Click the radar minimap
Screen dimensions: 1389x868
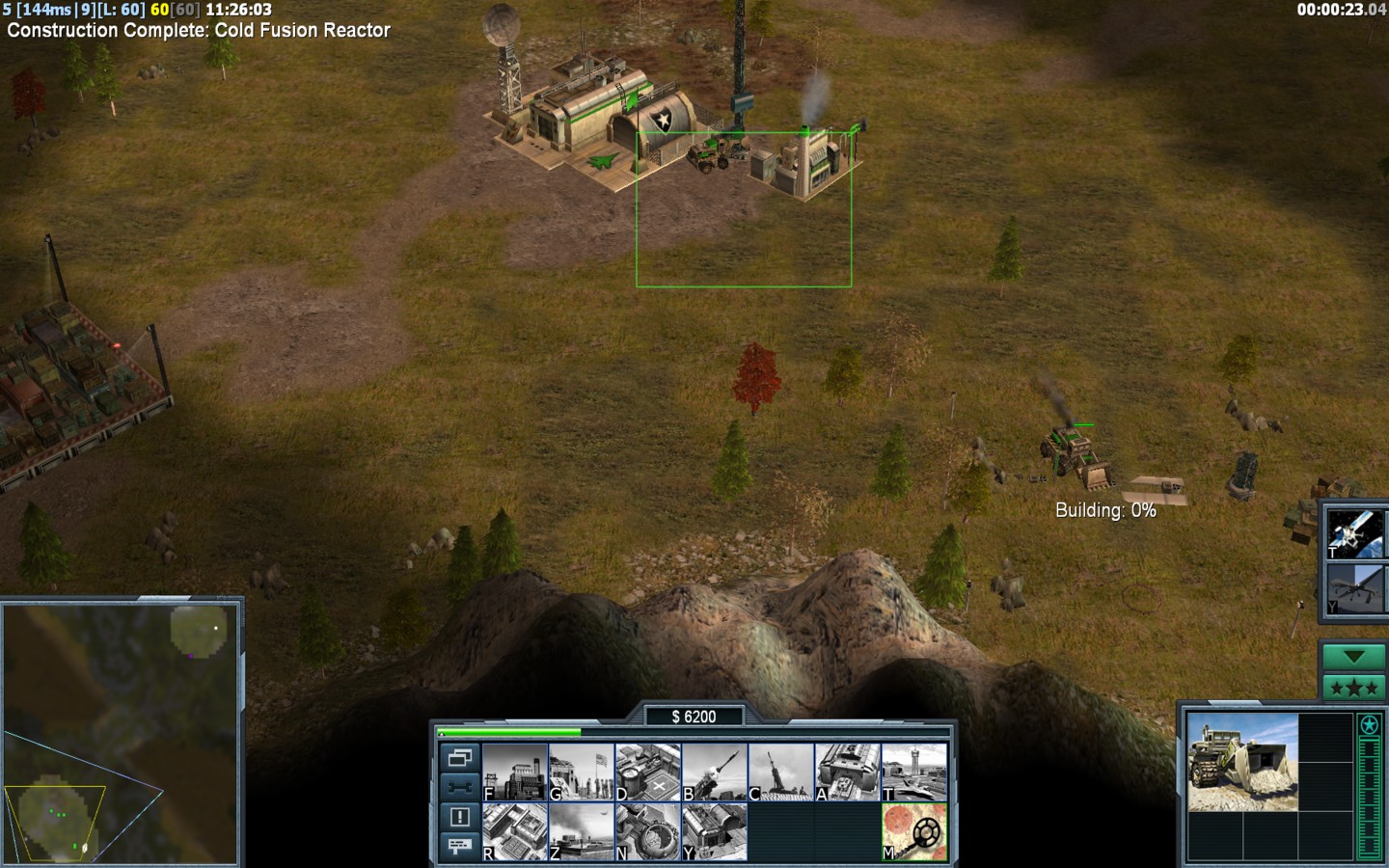click(x=121, y=733)
